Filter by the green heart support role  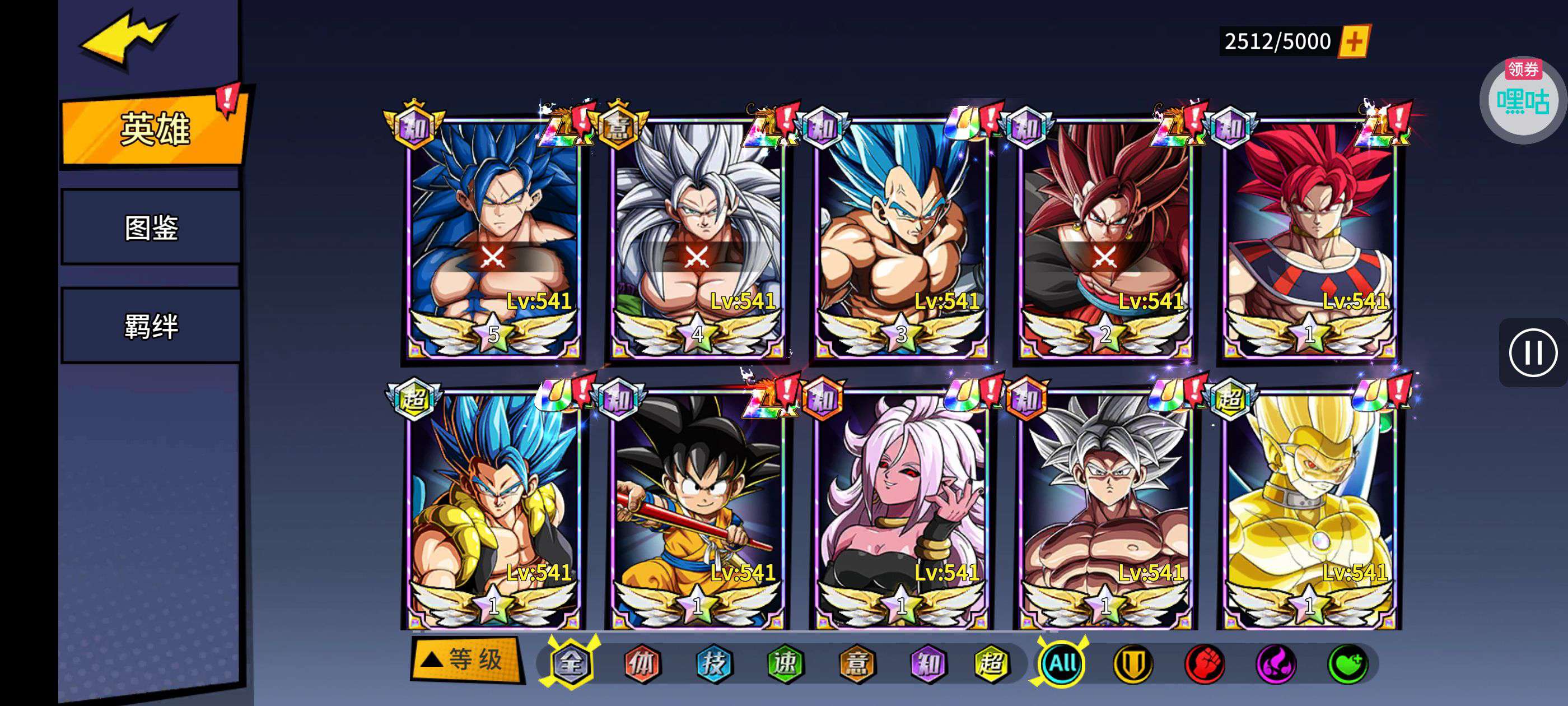(x=1348, y=663)
